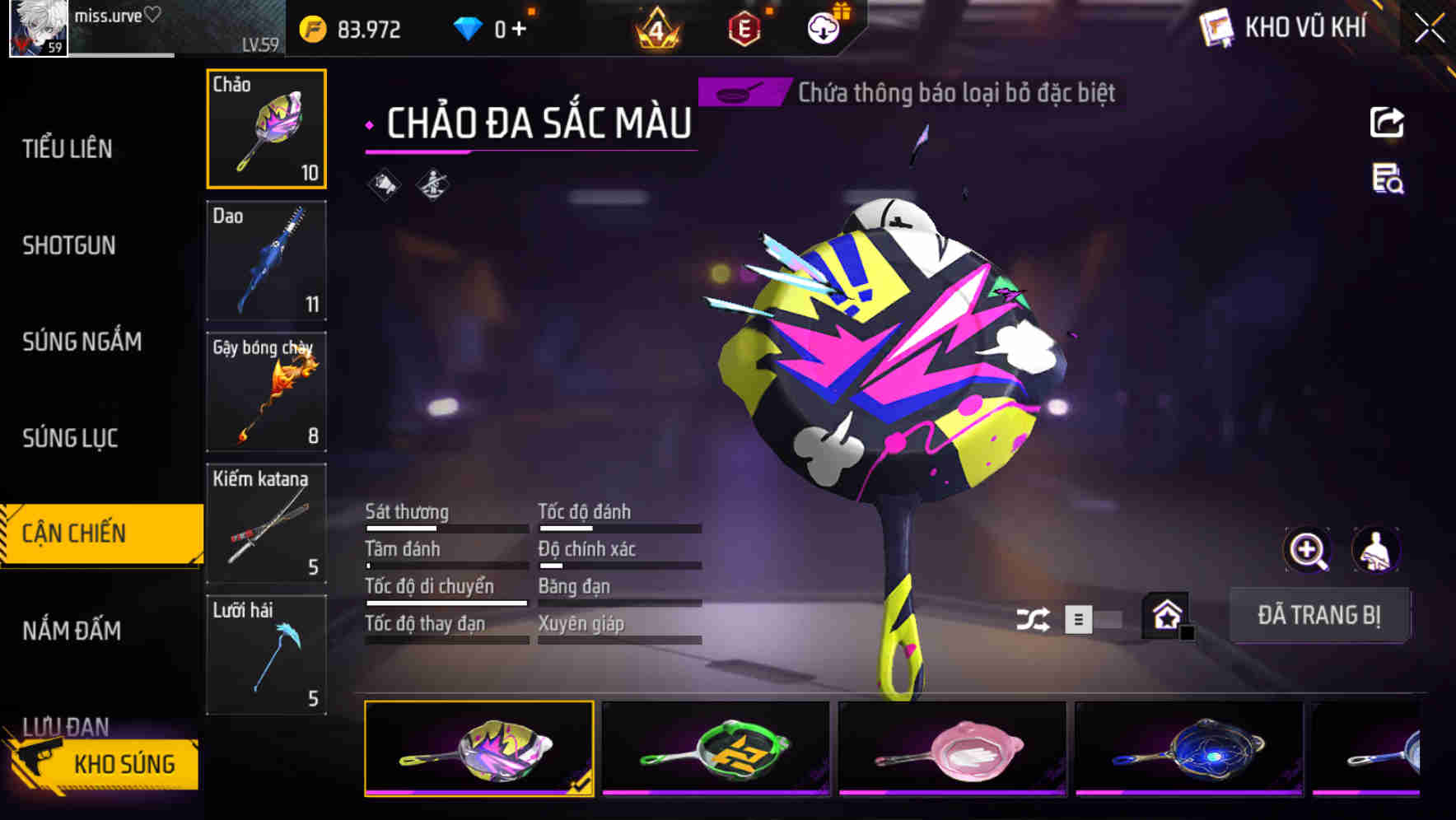Click the share icon top right
1456x820 pixels.
tap(1386, 122)
